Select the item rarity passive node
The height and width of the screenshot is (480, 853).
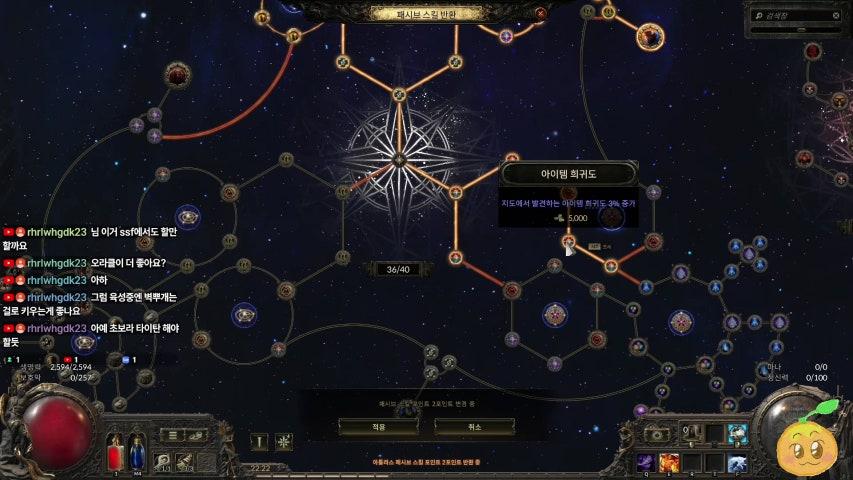coord(569,240)
